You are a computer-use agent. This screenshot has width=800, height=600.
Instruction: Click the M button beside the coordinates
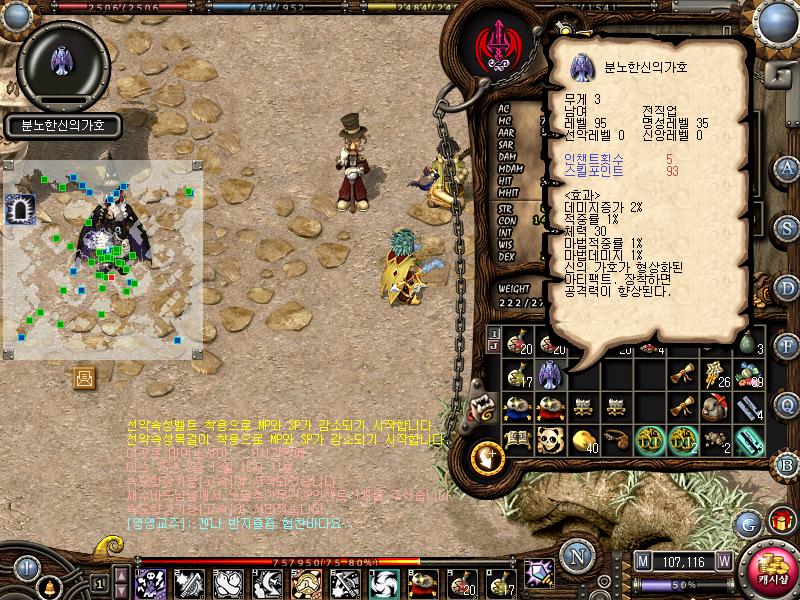click(x=642, y=561)
